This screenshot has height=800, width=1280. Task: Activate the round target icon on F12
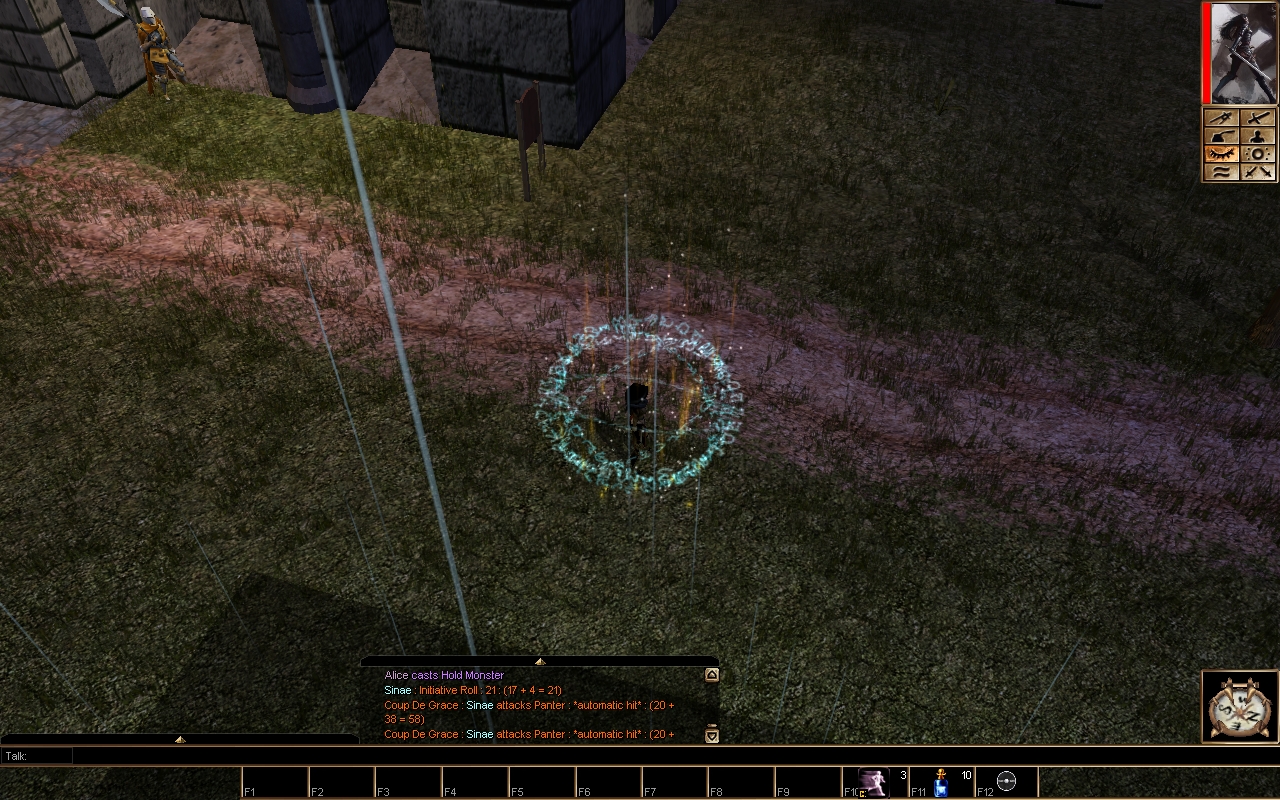pyautogui.click(x=1007, y=781)
